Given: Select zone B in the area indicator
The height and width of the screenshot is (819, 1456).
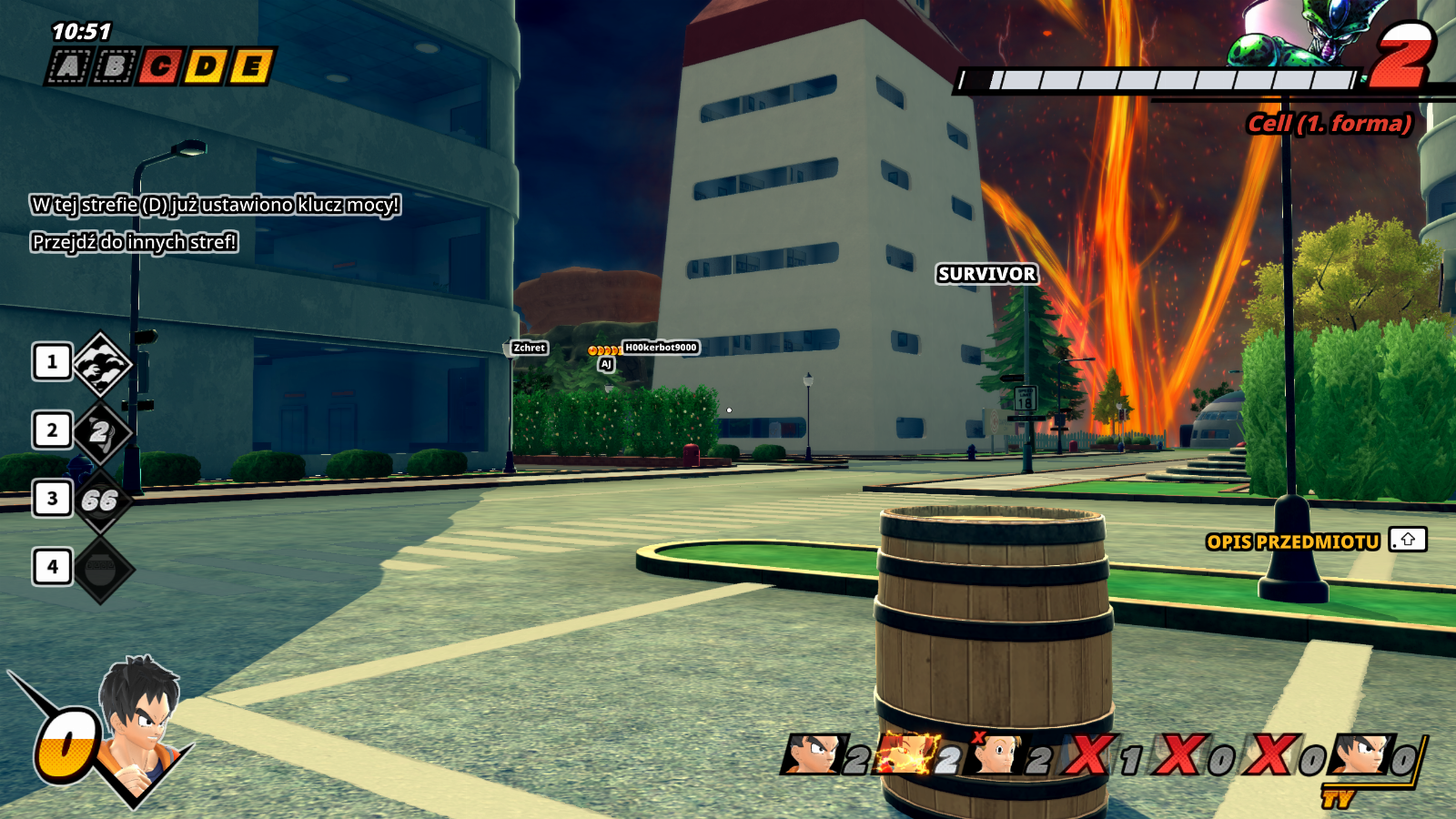Looking at the screenshot, I should tap(115, 66).
